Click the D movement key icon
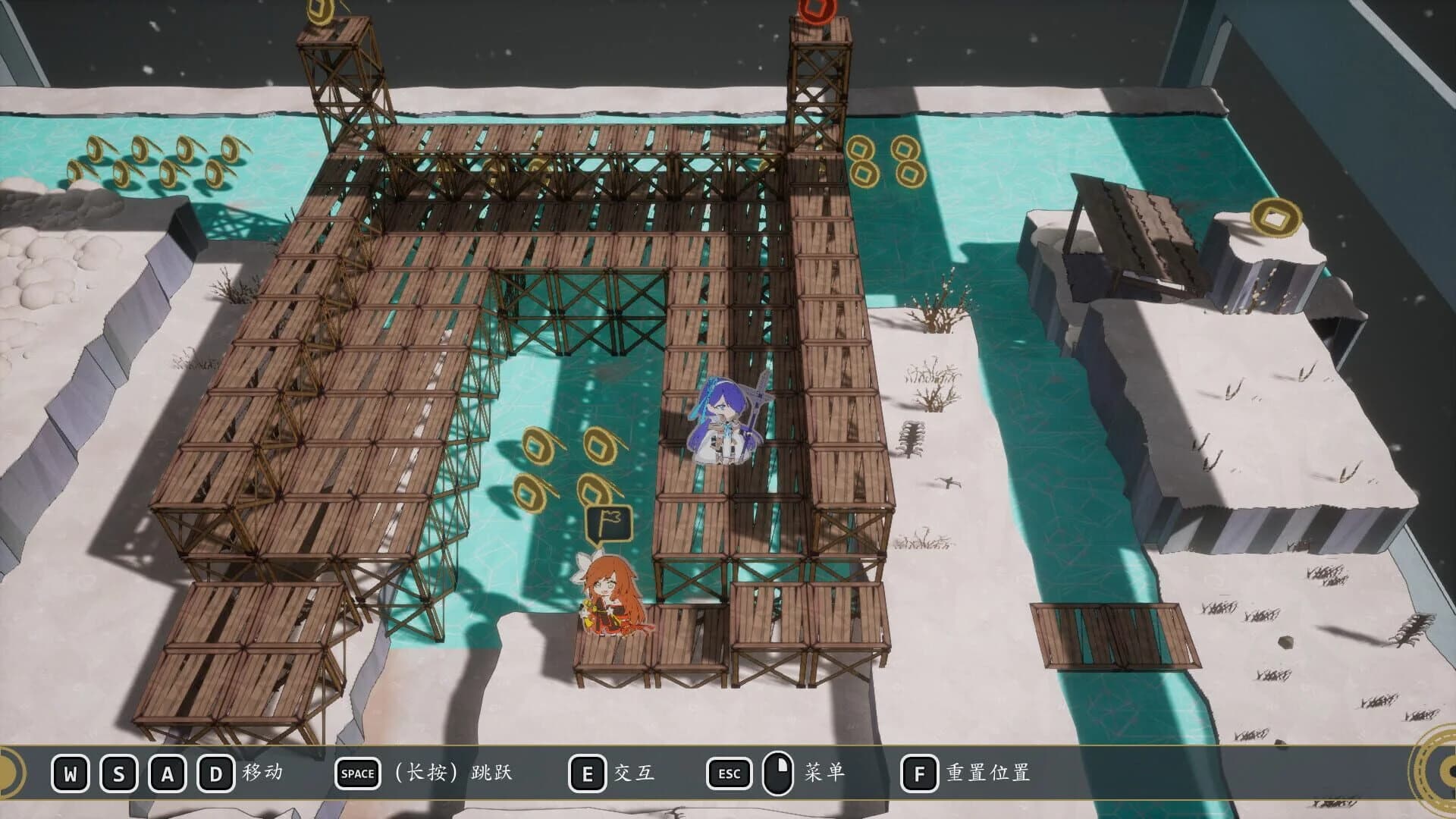Image resolution: width=1456 pixels, height=819 pixels. (x=215, y=774)
